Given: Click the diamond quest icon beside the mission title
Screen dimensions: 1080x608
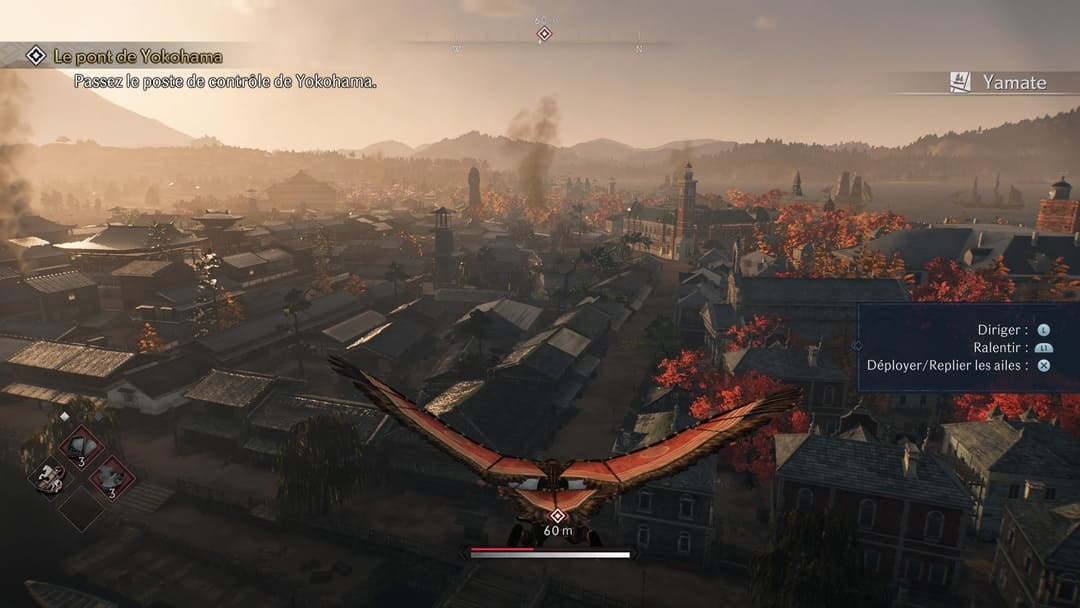Looking at the screenshot, I should click(36, 56).
